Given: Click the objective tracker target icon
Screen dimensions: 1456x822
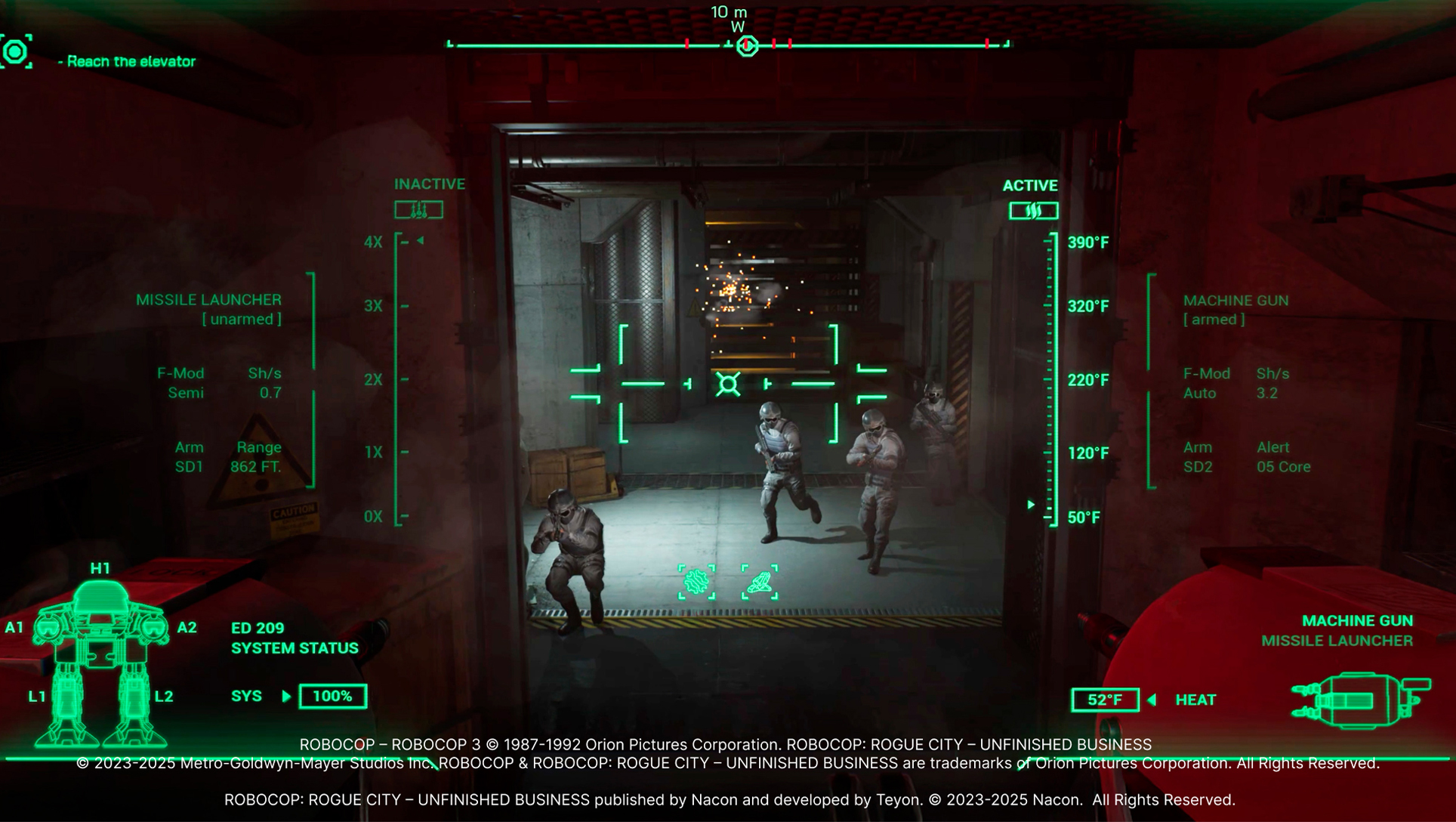Looking at the screenshot, I should (16, 51).
